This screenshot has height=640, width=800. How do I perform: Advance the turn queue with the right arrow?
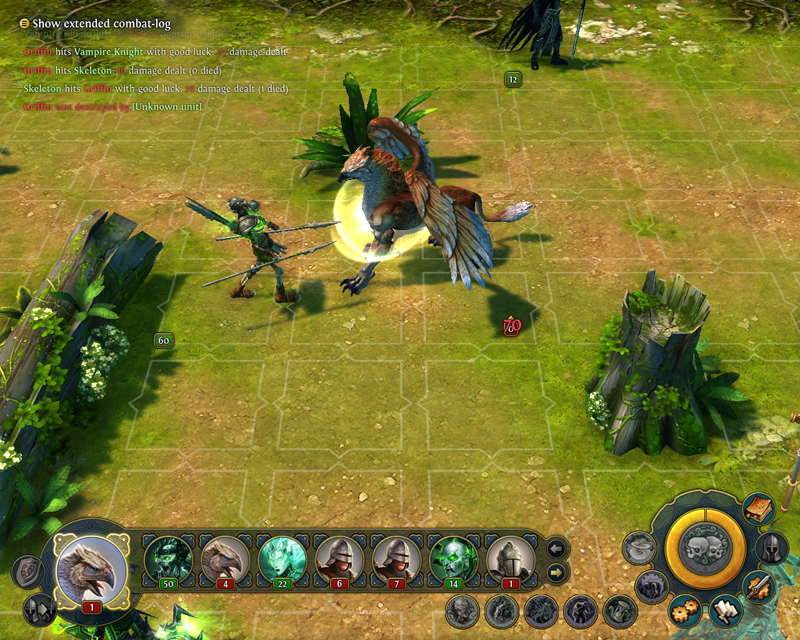coord(555,571)
